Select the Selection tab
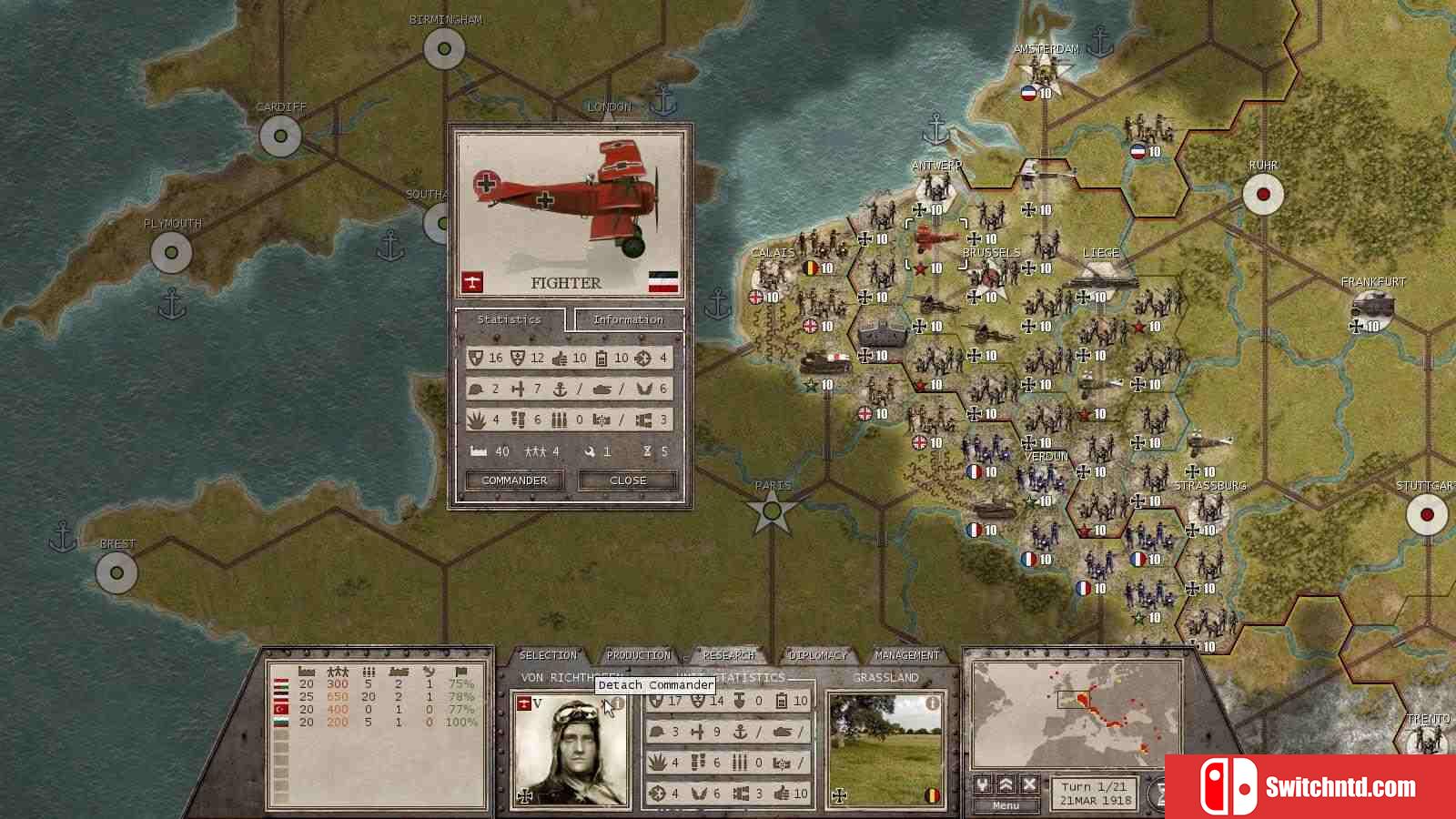 coord(548,655)
